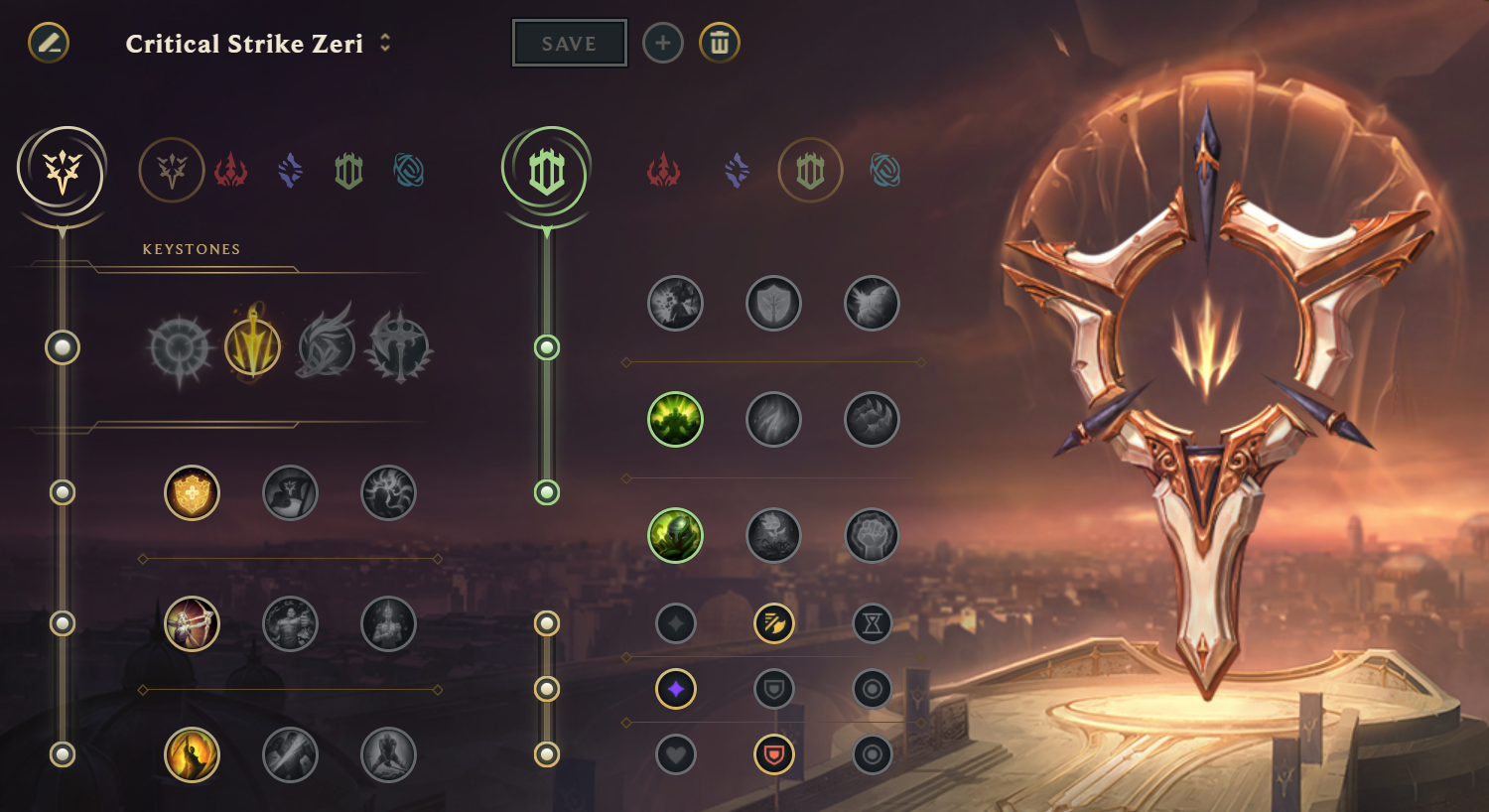
Task: Choose the Conqueror keystone with axe emblem
Action: point(399,347)
